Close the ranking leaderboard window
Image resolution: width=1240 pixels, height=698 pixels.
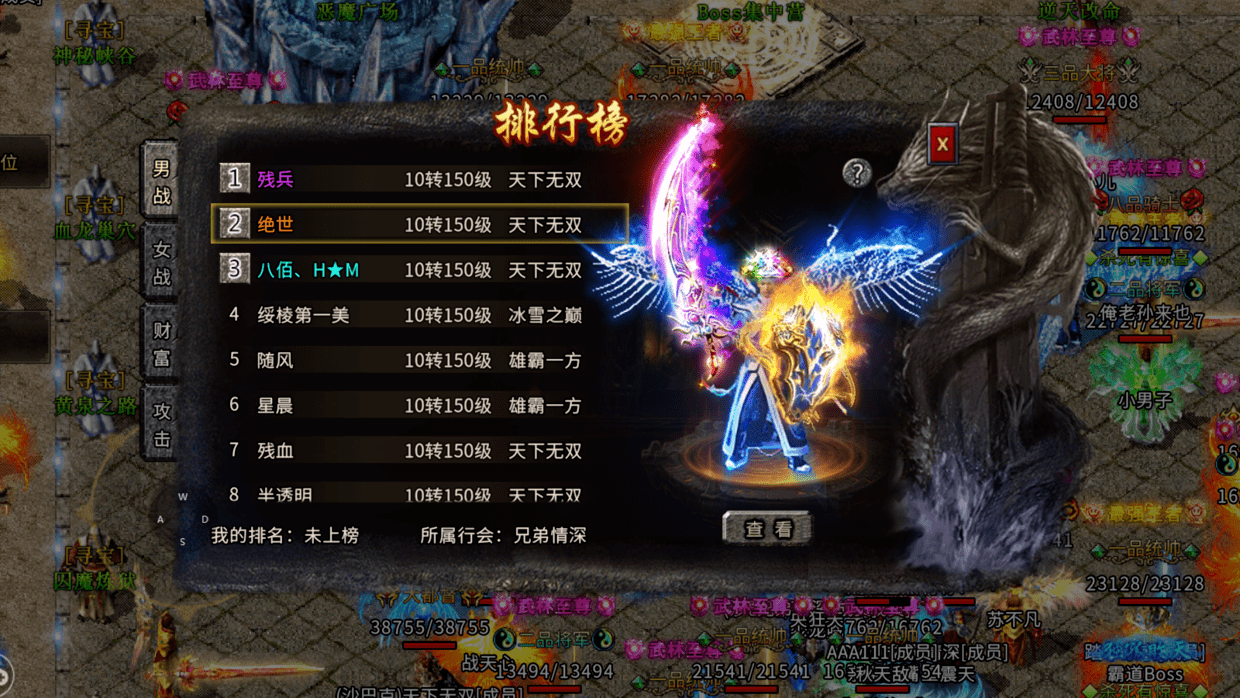pos(942,145)
